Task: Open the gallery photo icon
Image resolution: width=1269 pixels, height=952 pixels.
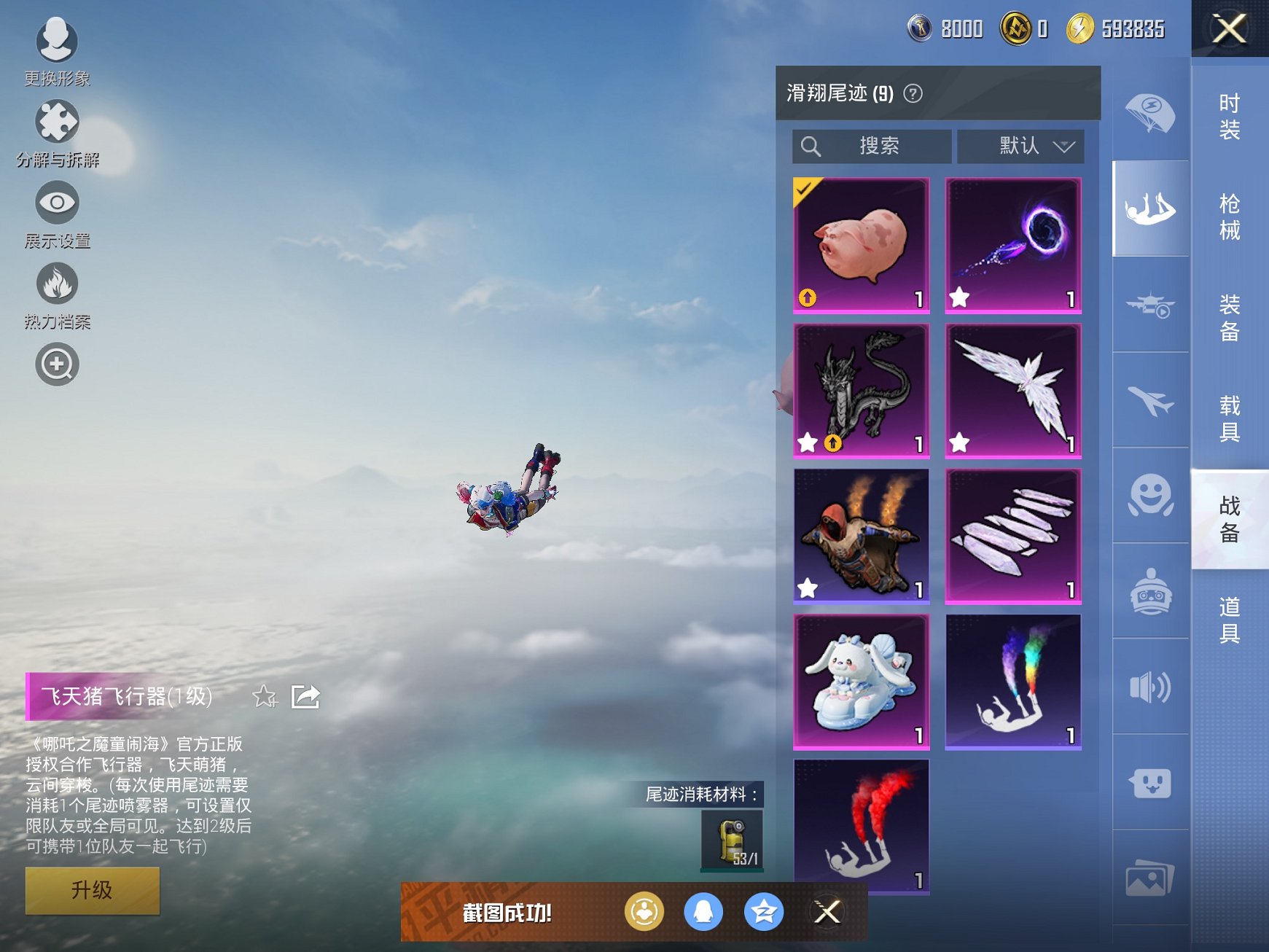Action: (x=1149, y=878)
